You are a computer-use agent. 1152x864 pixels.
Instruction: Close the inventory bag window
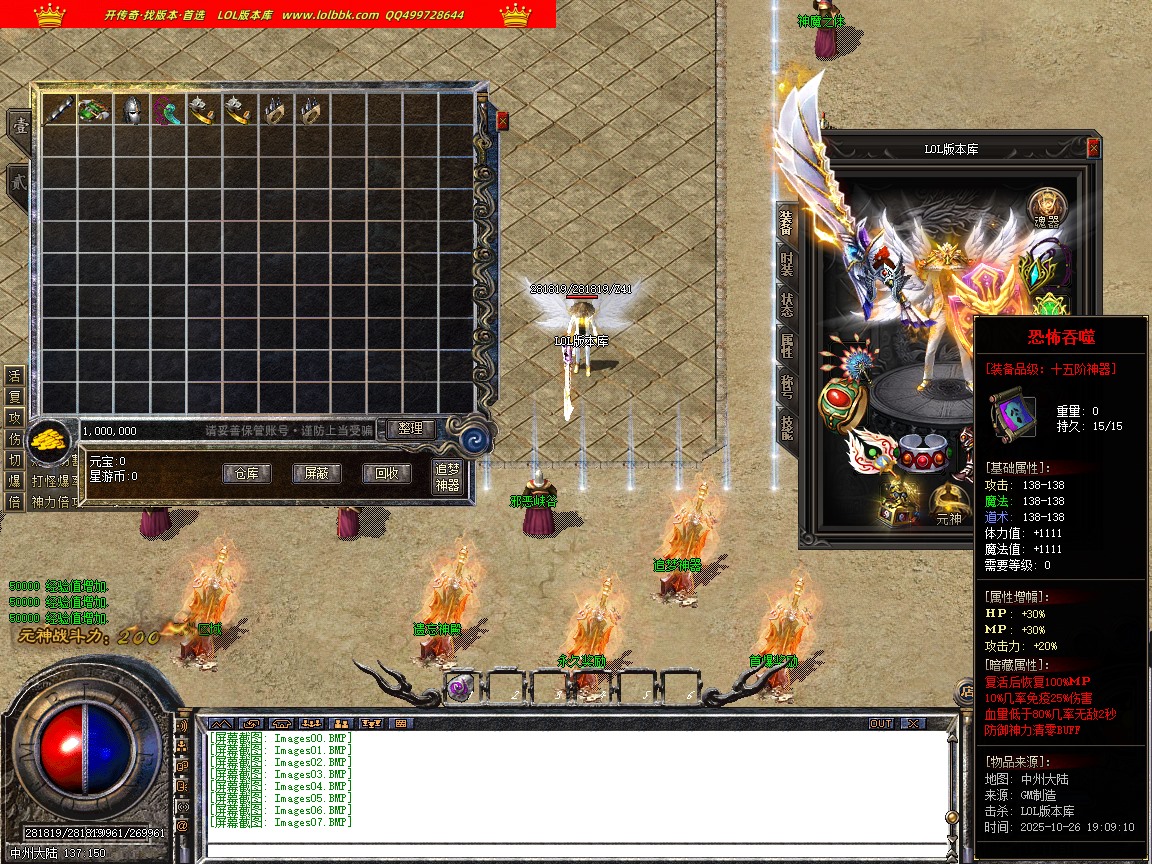point(502,121)
